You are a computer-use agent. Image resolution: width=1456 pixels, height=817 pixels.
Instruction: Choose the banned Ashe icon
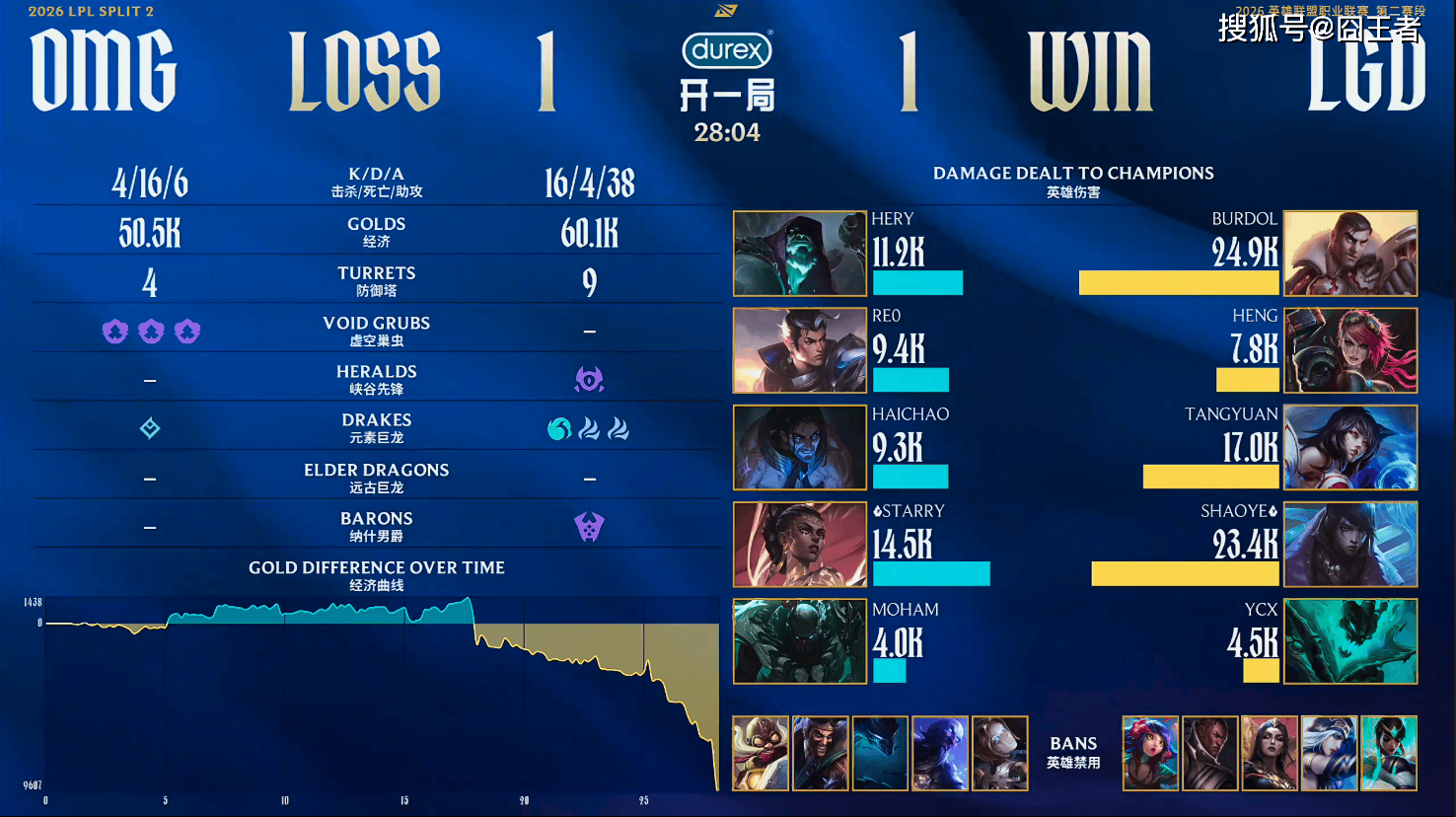click(1329, 753)
